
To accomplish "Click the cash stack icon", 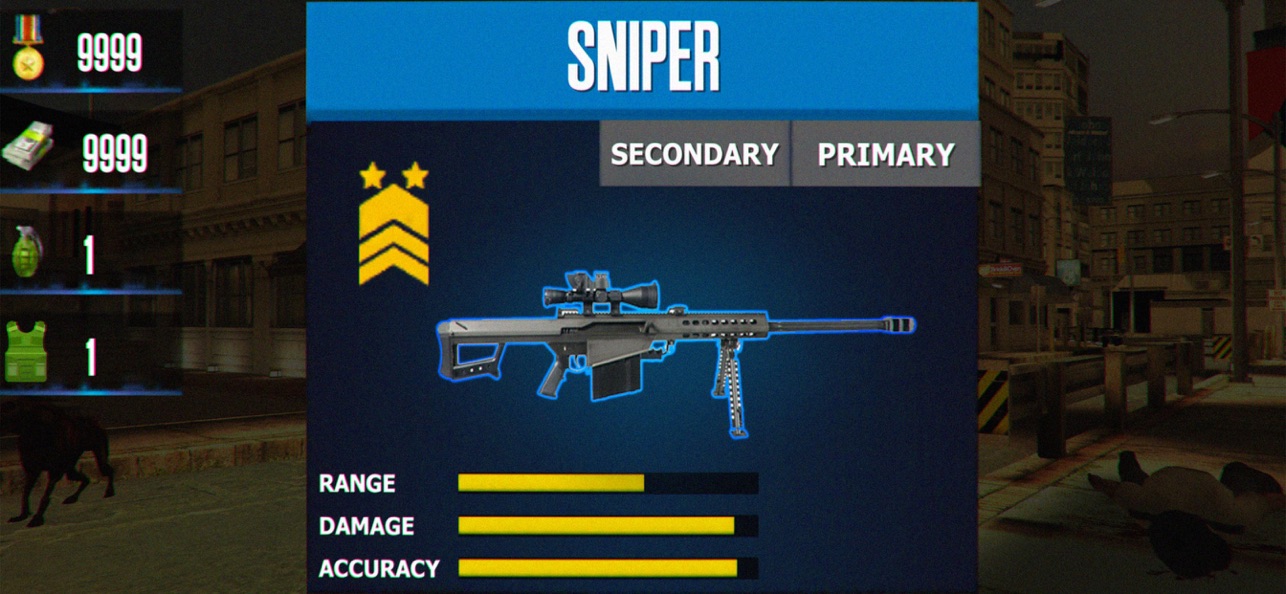I will 30,150.
